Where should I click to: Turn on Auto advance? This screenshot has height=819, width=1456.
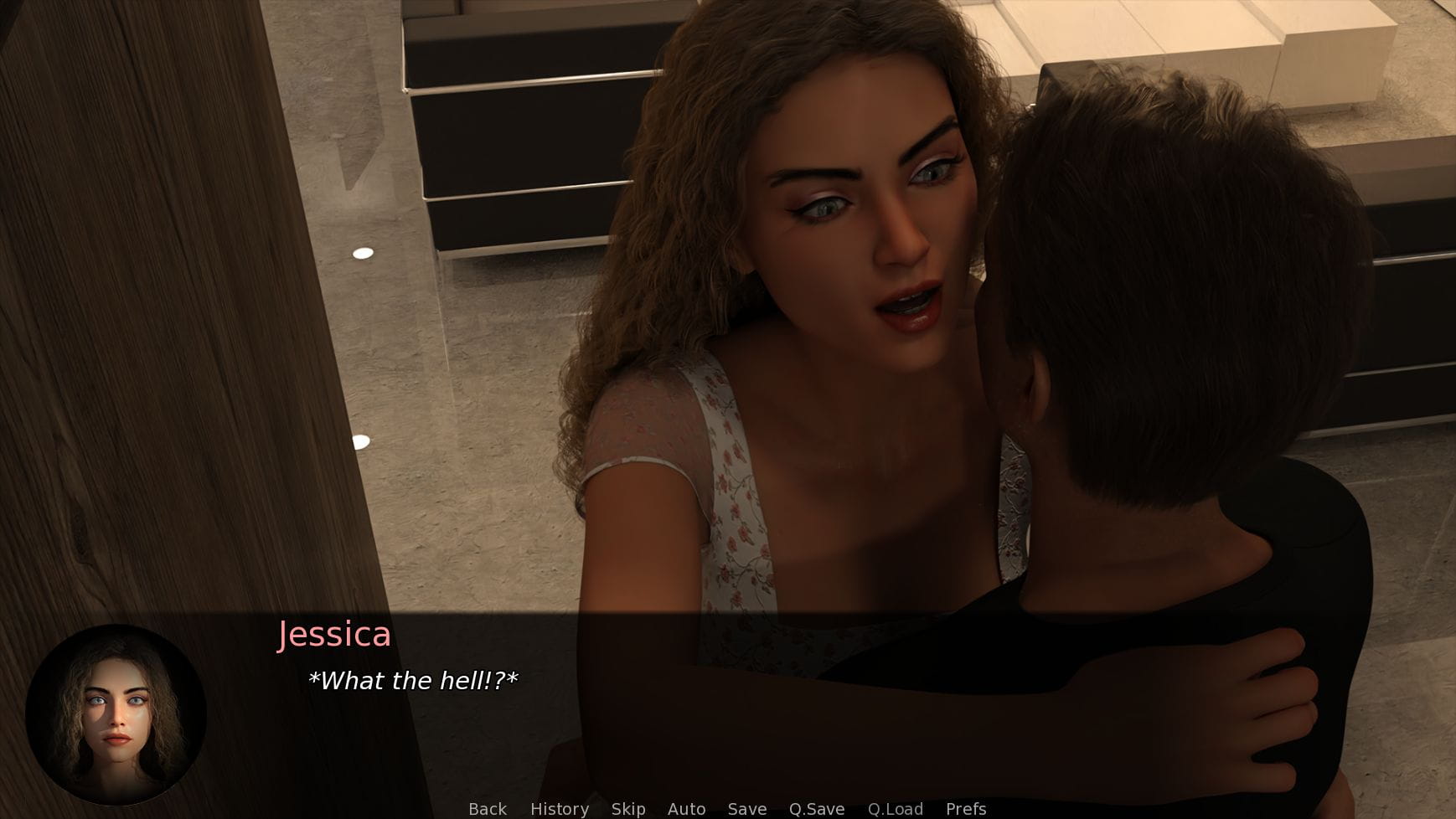(x=686, y=809)
